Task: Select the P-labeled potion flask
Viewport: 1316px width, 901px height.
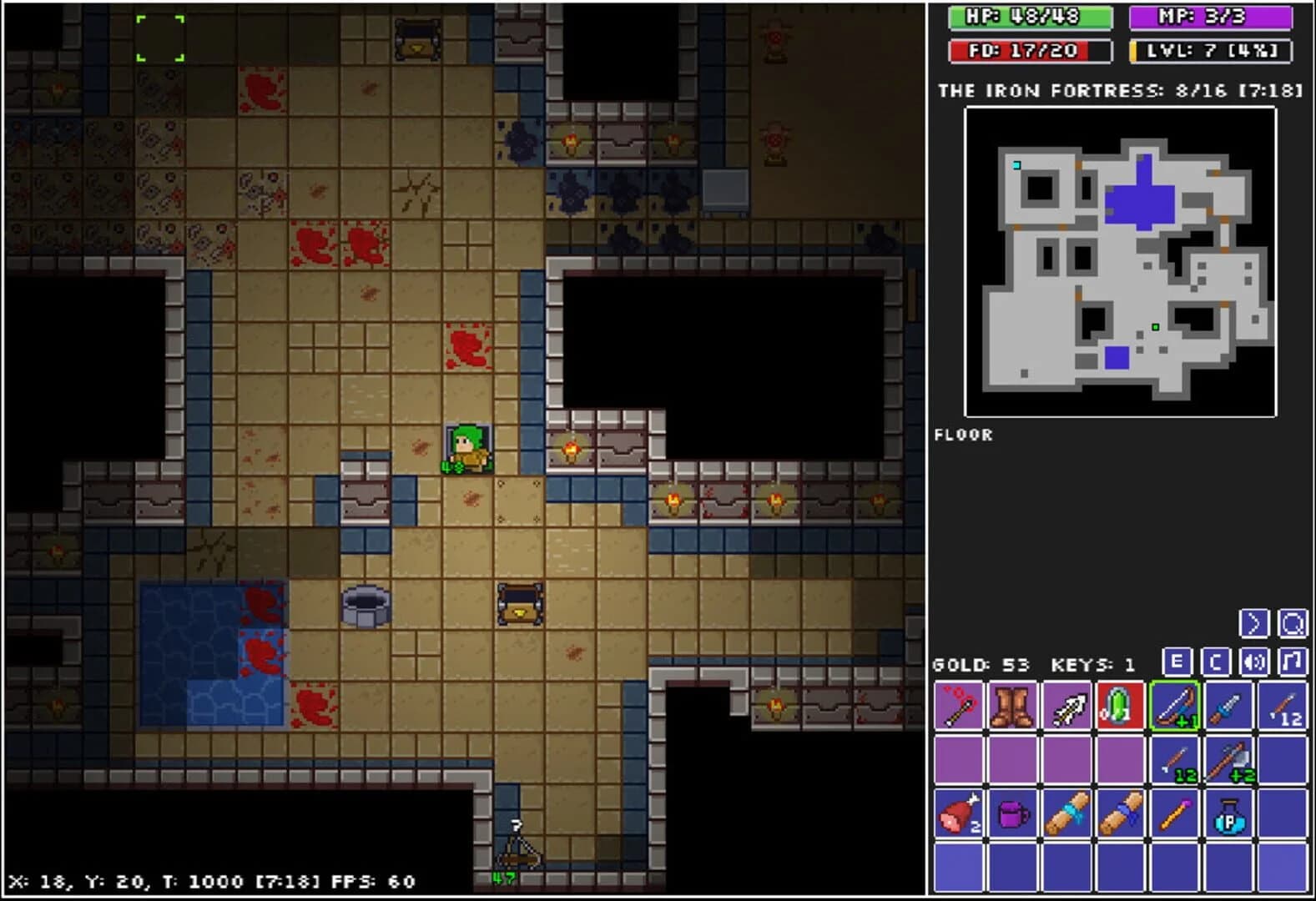Action: 1228,813
